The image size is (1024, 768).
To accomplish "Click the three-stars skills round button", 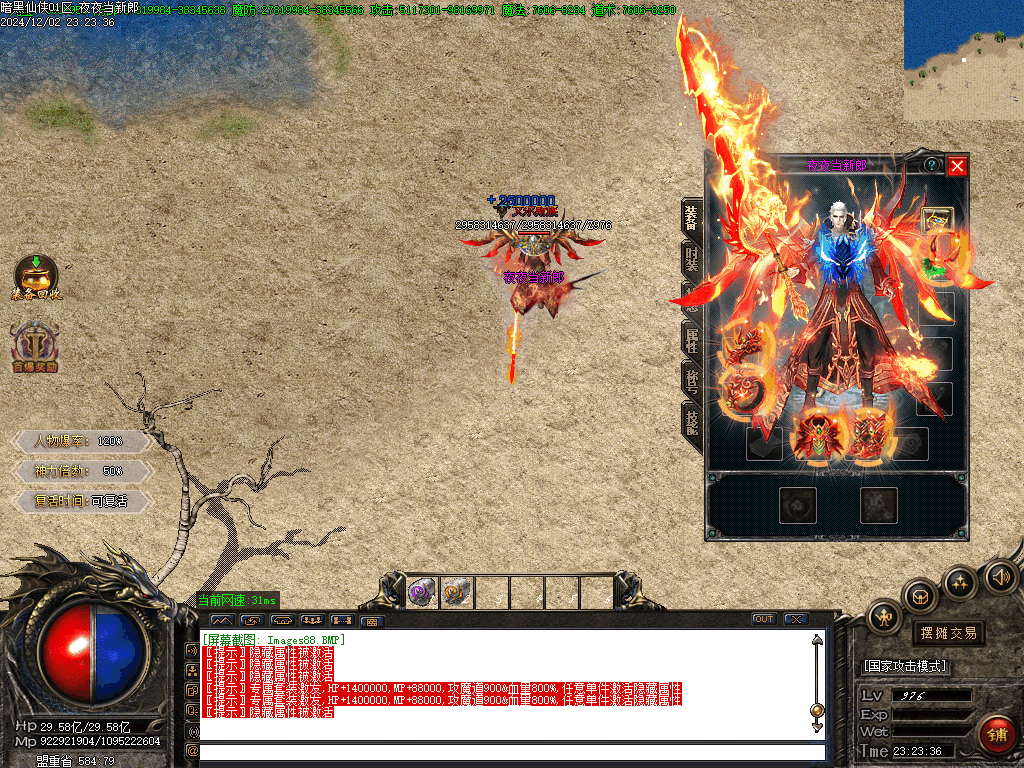I will (x=960, y=582).
